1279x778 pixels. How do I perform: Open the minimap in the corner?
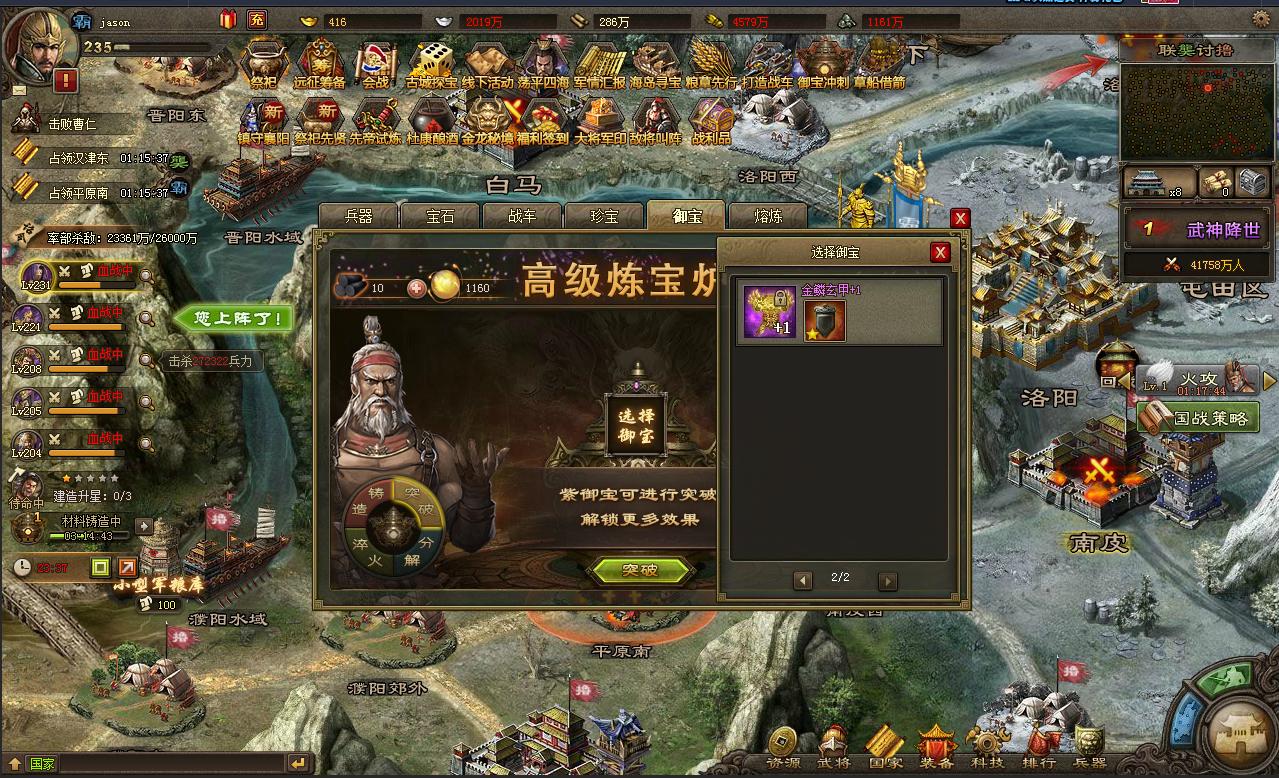(1196, 112)
